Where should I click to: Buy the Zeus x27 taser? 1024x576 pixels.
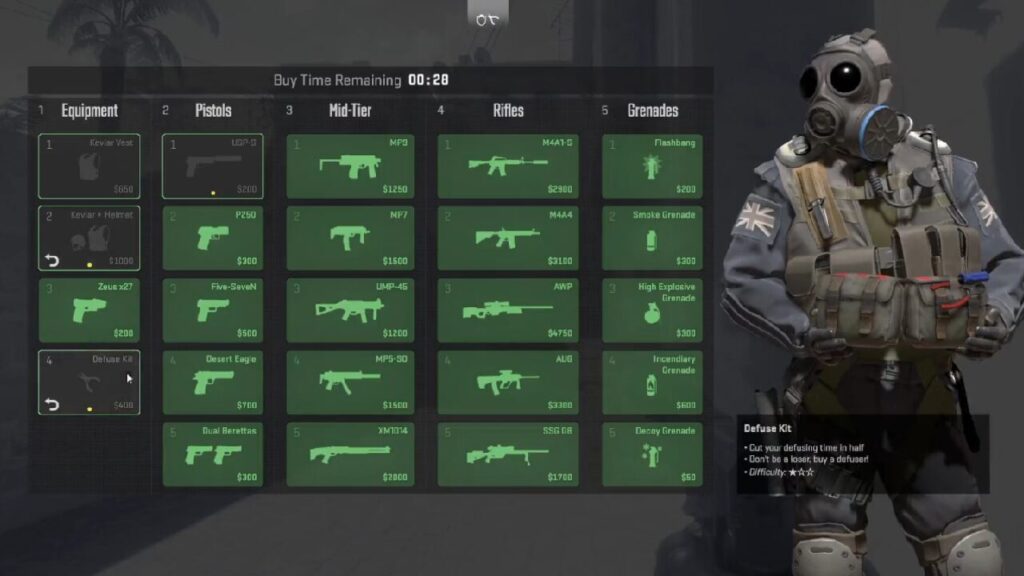point(89,310)
